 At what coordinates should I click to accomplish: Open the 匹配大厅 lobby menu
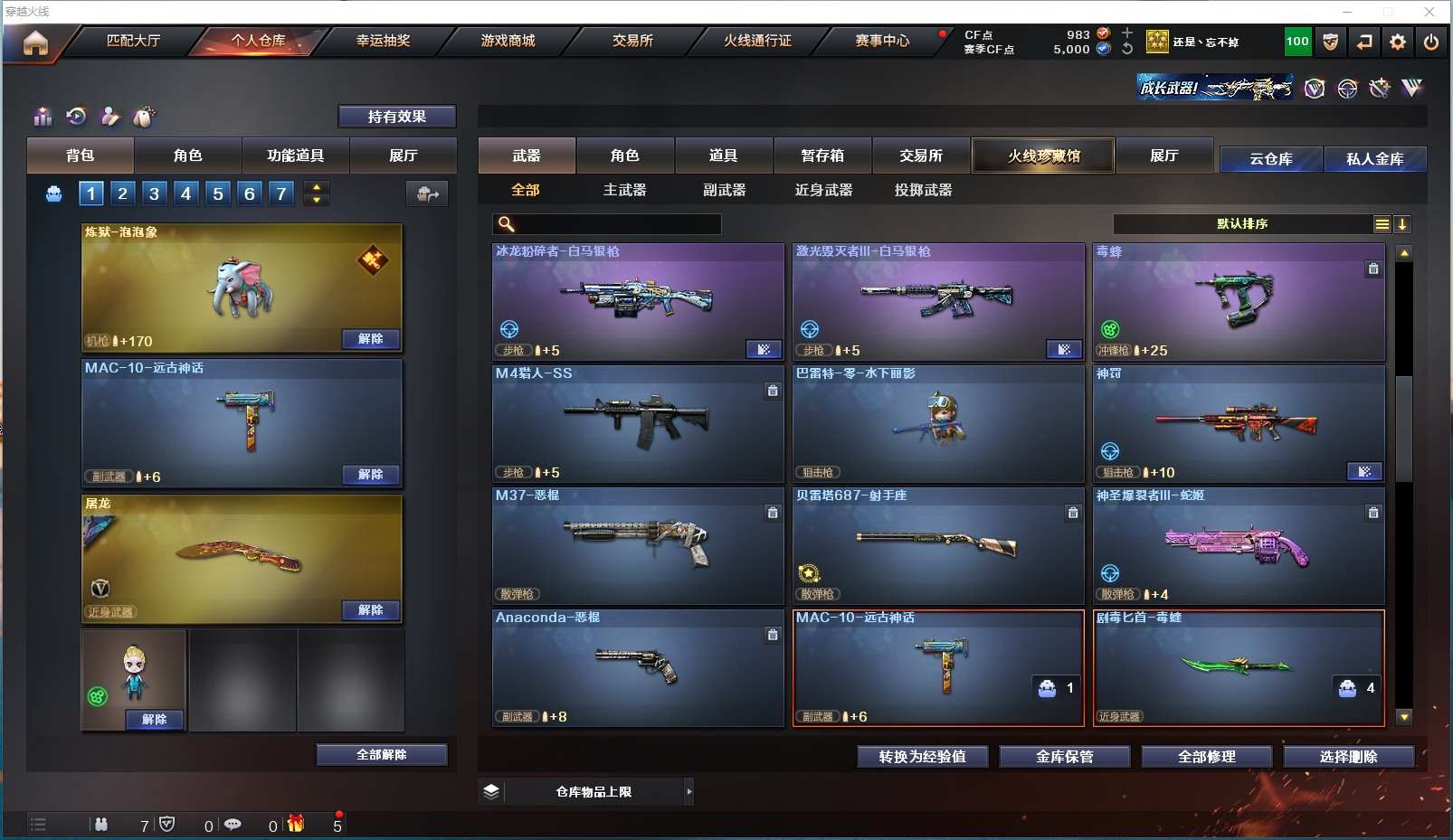133,41
